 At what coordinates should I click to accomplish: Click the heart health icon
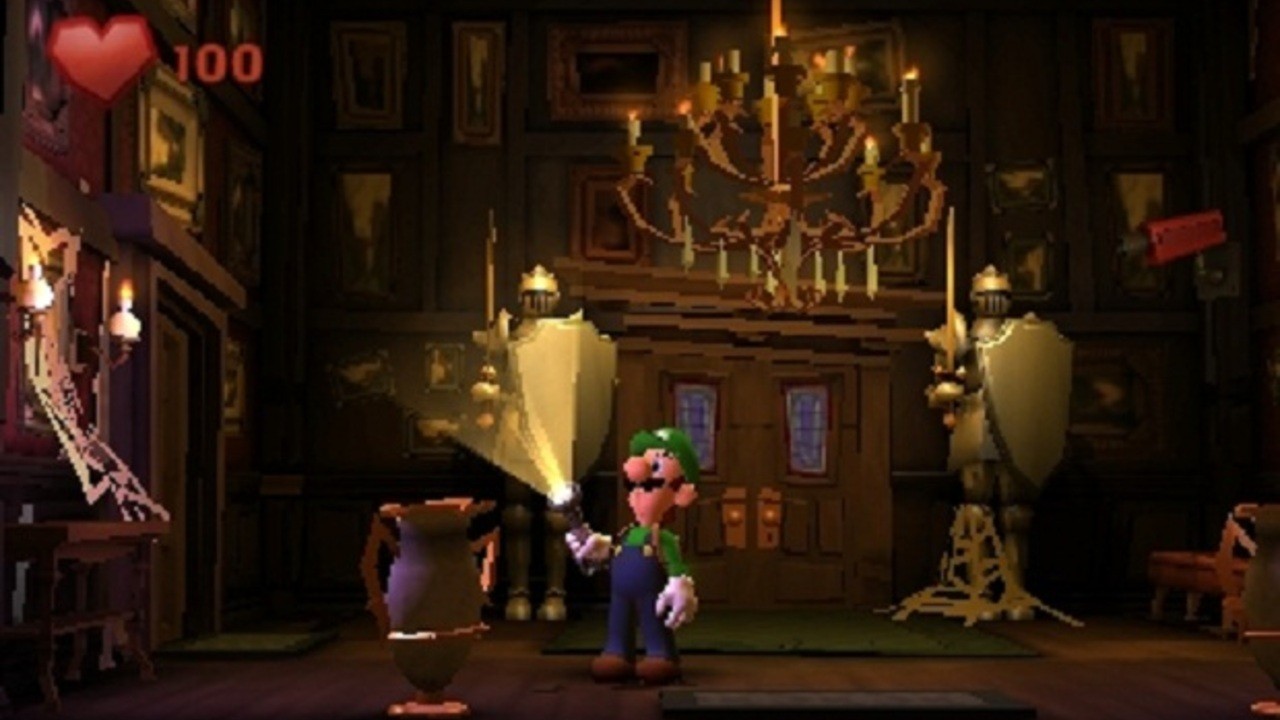(100, 55)
